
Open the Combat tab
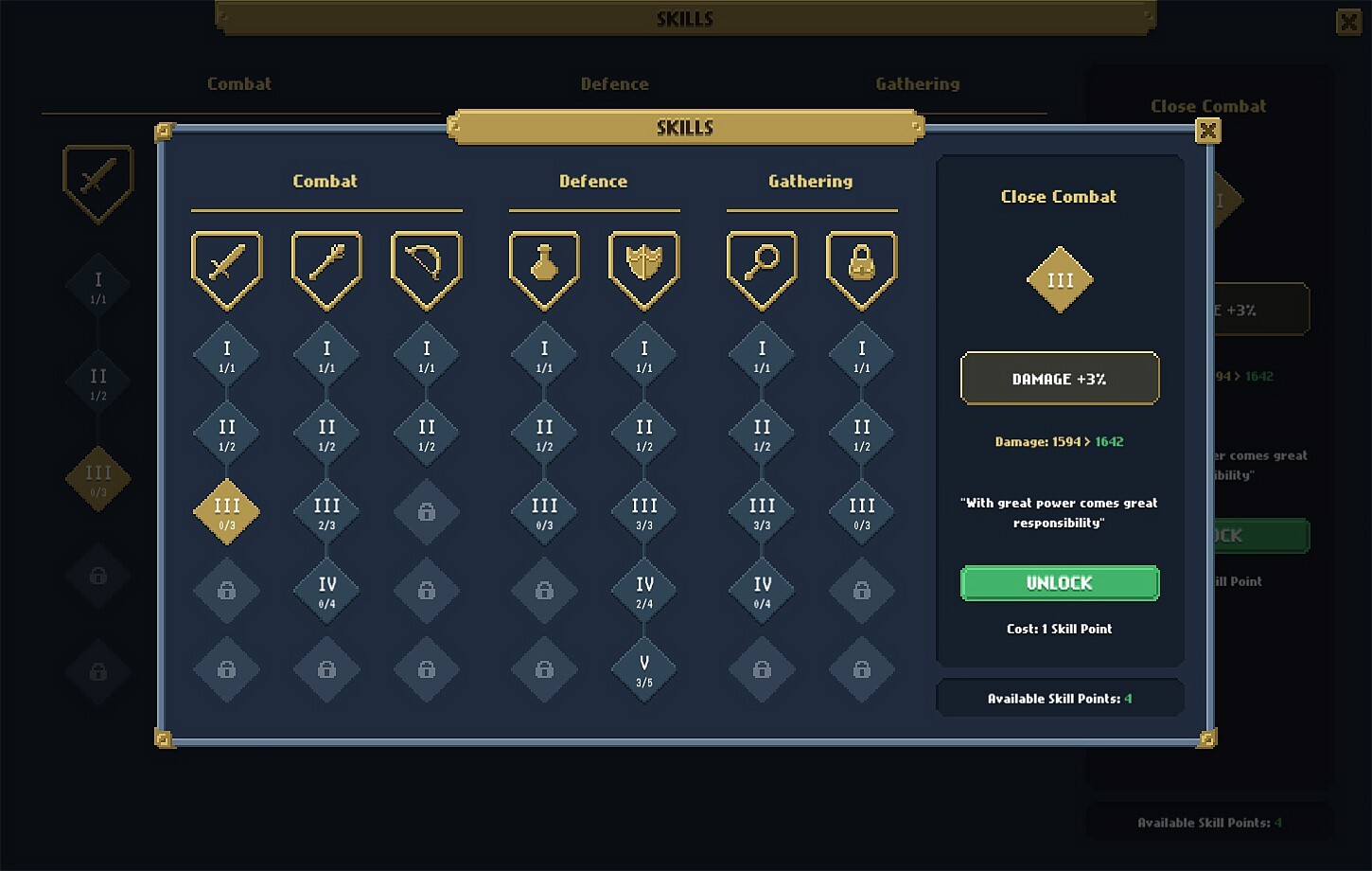[x=325, y=181]
